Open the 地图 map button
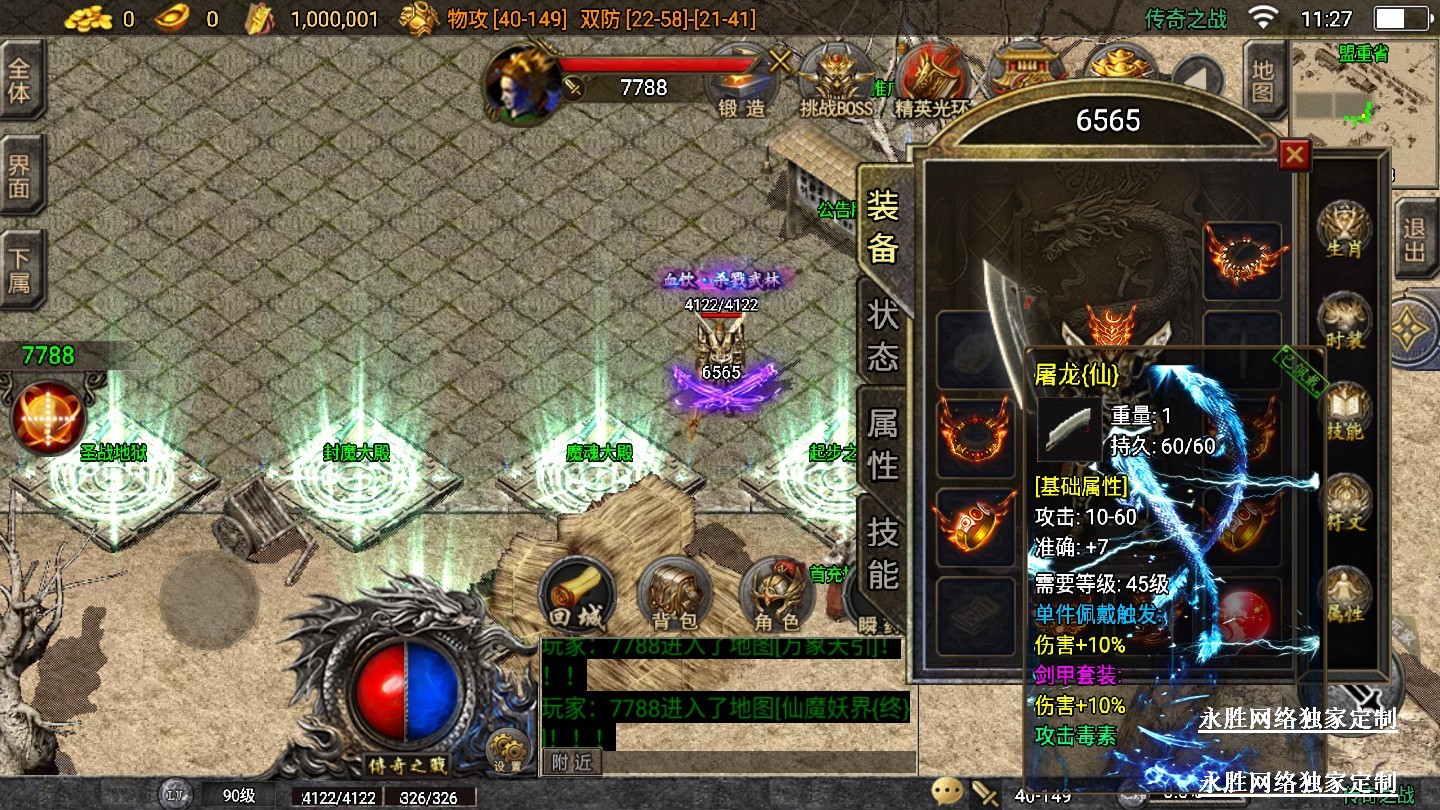 pyautogui.click(x=1263, y=82)
